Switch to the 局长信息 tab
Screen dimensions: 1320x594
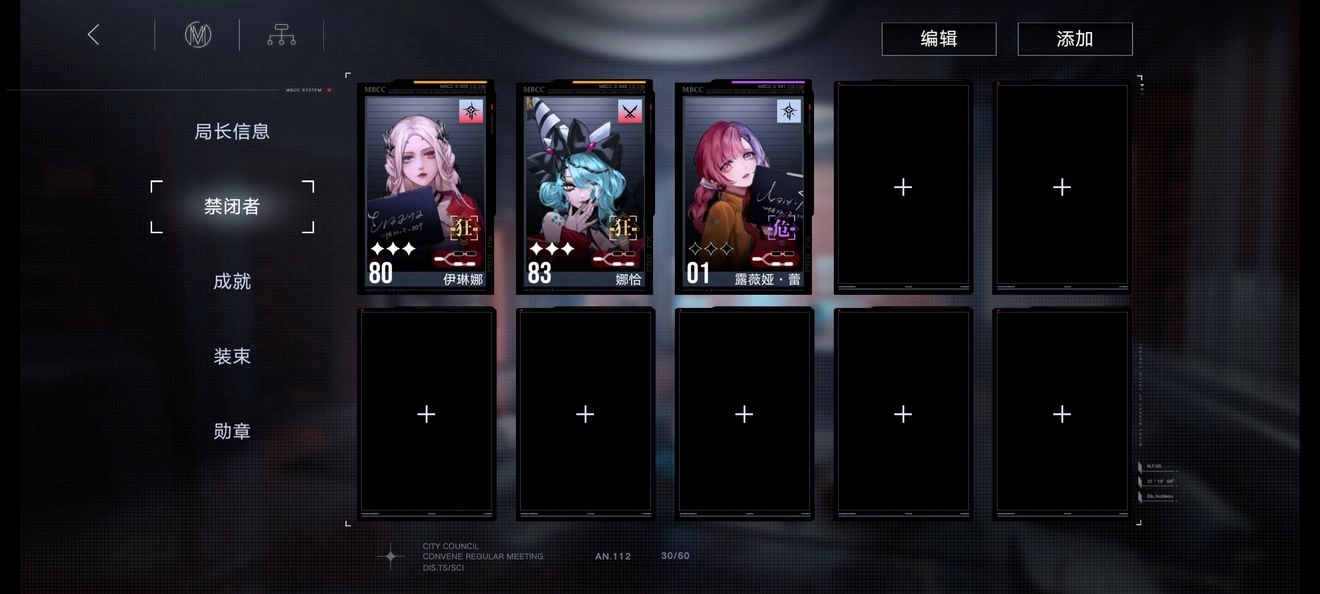(232, 131)
